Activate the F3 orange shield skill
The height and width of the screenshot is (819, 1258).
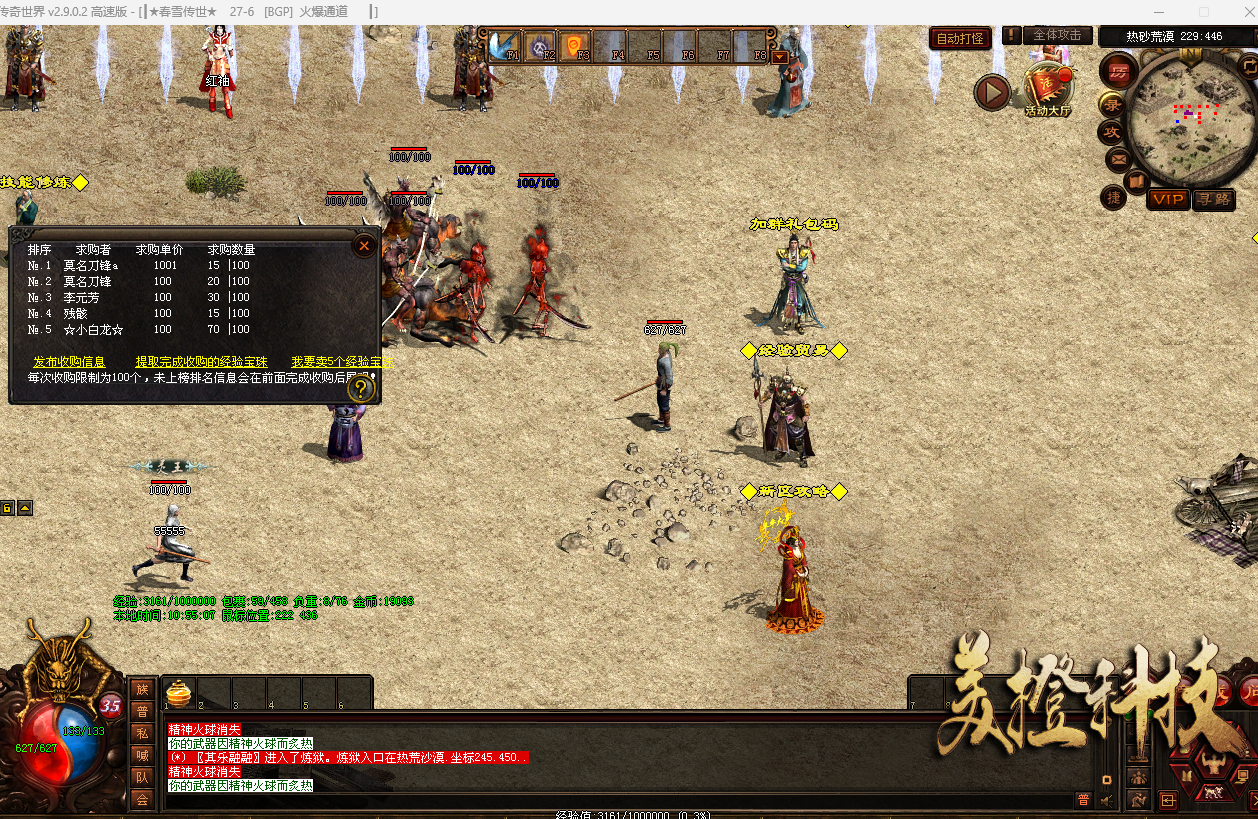point(574,45)
